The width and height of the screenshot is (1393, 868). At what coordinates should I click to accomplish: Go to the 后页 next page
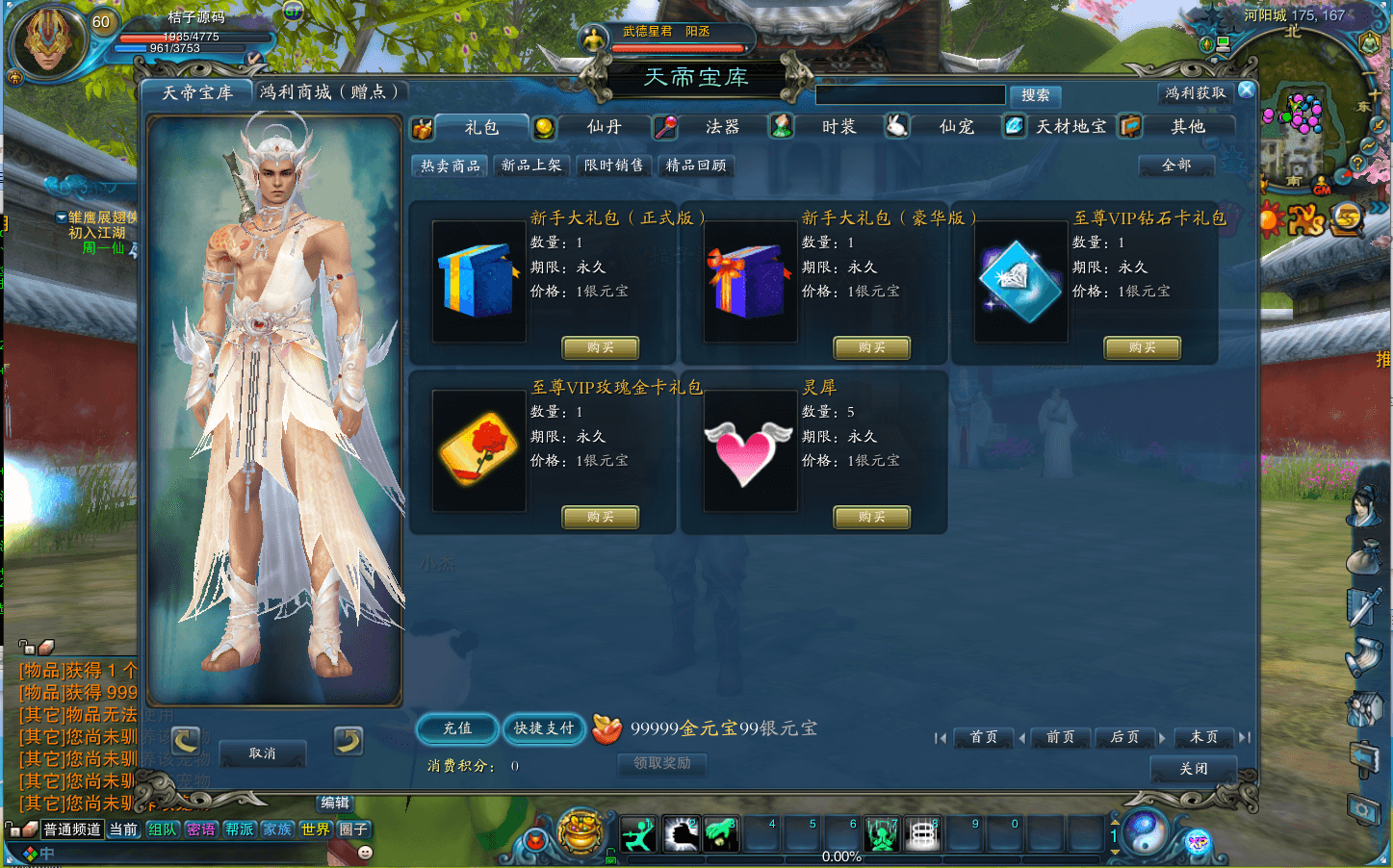point(1124,737)
